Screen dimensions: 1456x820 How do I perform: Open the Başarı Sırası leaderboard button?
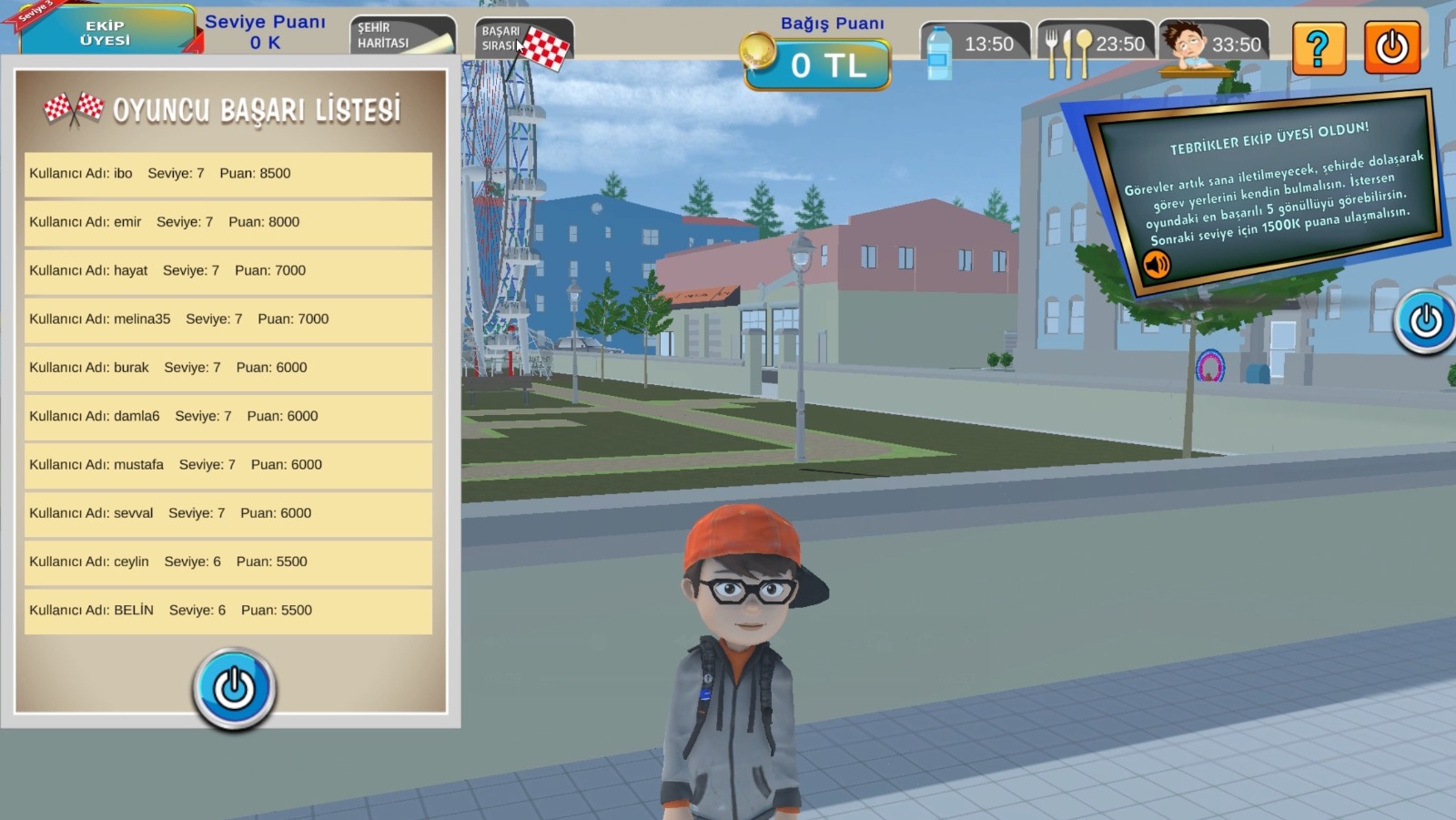[x=523, y=39]
